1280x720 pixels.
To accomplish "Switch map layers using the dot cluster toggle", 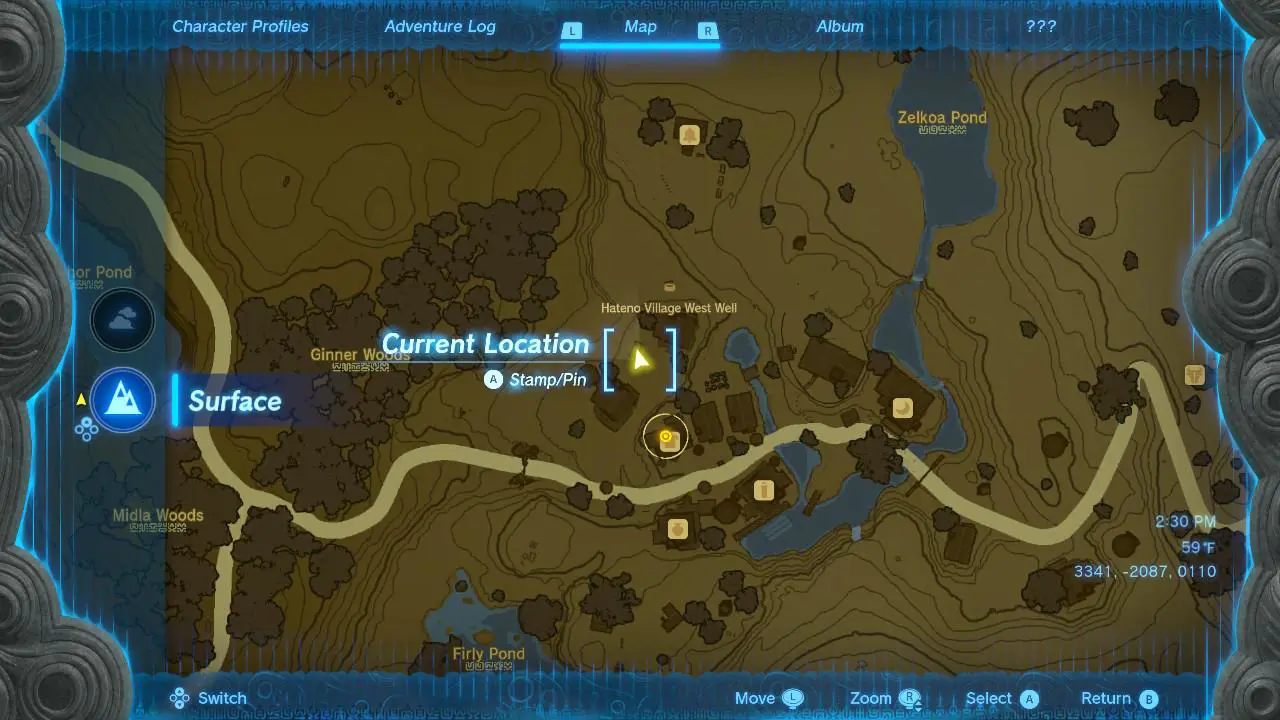I will click(86, 428).
